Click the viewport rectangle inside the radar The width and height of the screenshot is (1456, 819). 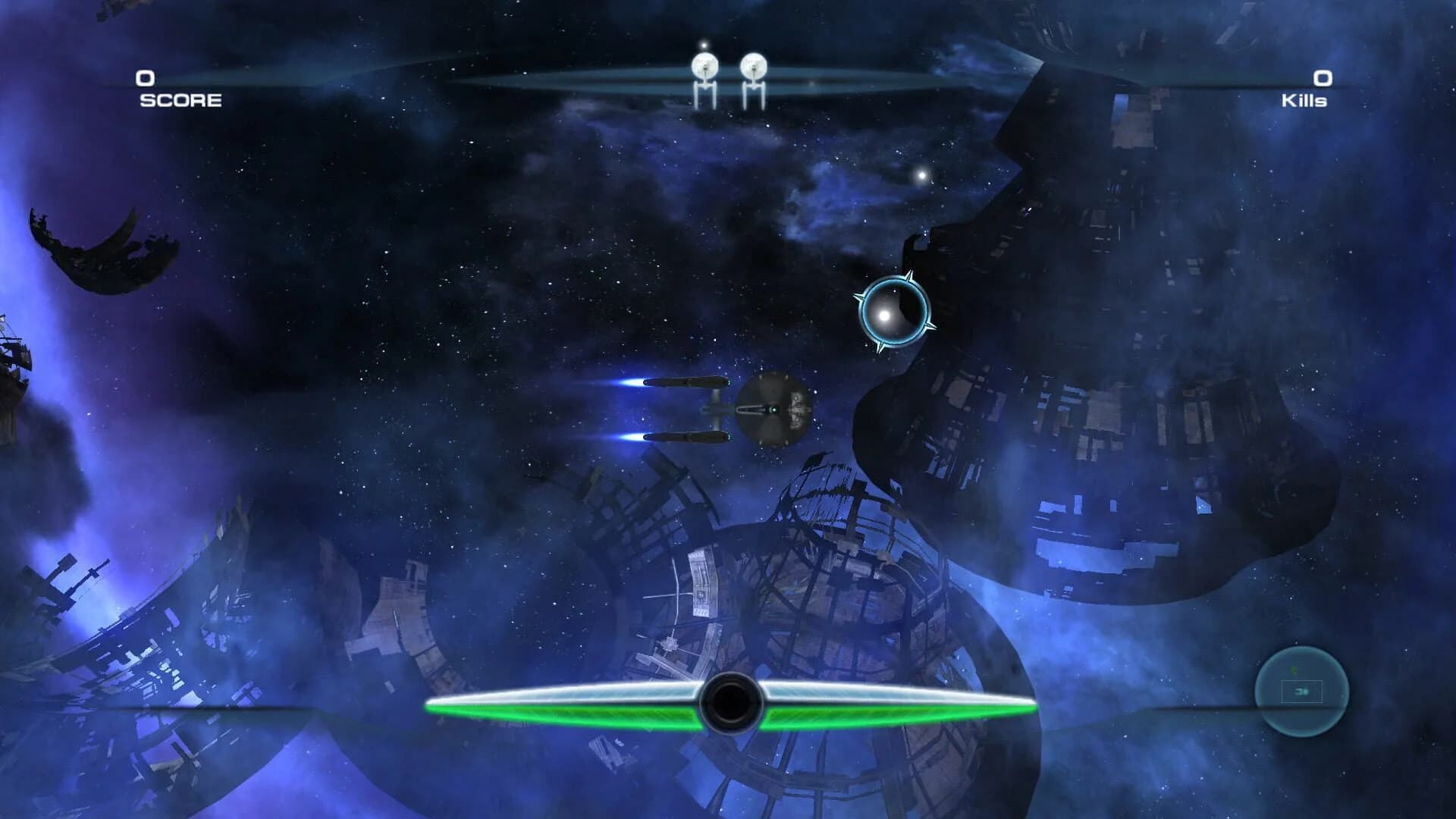point(1302,691)
